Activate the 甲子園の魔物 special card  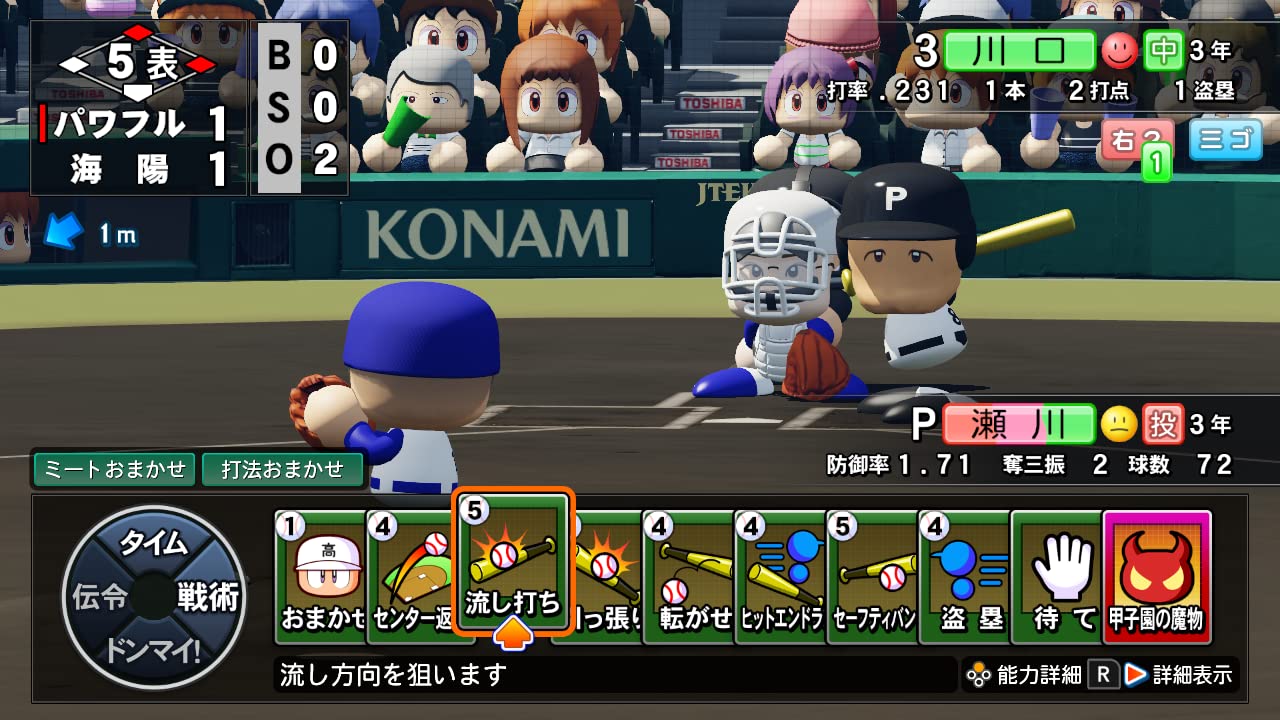[1153, 570]
